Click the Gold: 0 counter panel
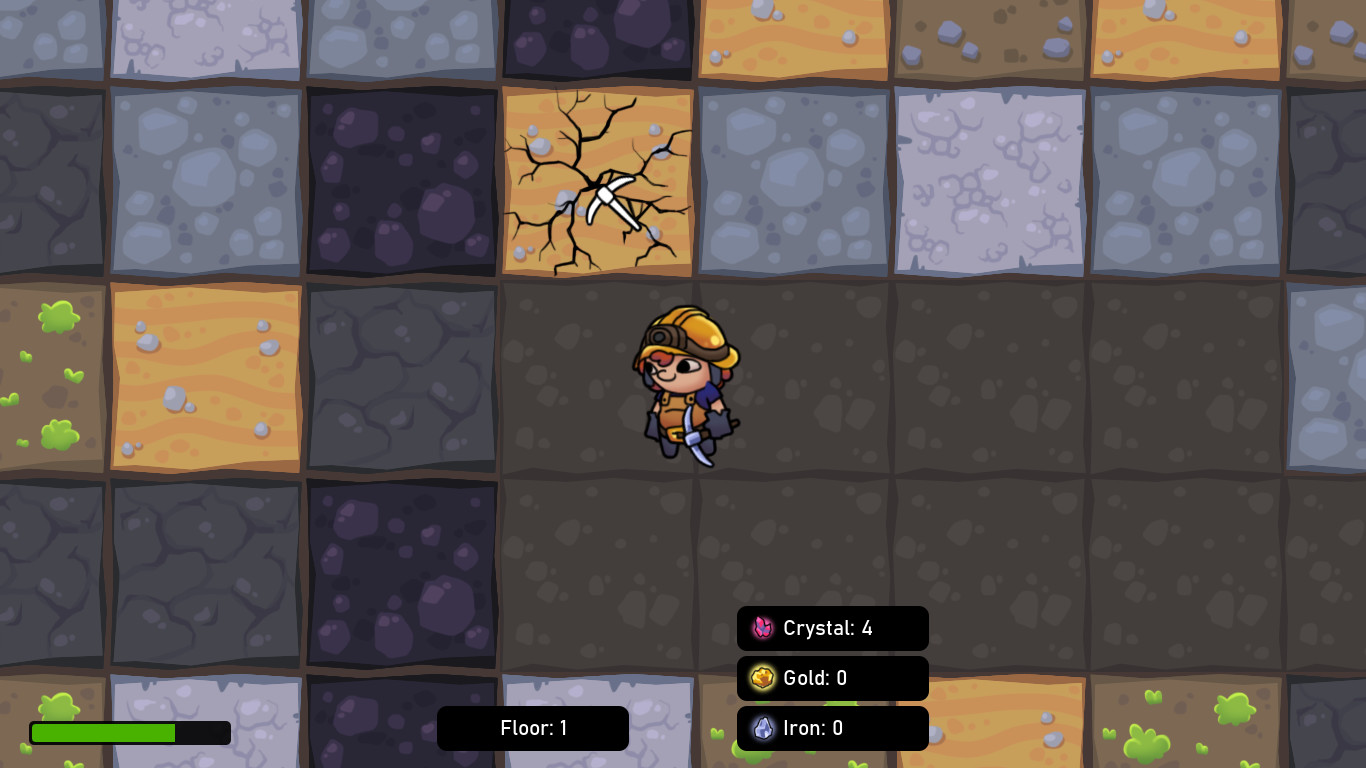Screen dimensions: 1366x768 tap(832, 678)
